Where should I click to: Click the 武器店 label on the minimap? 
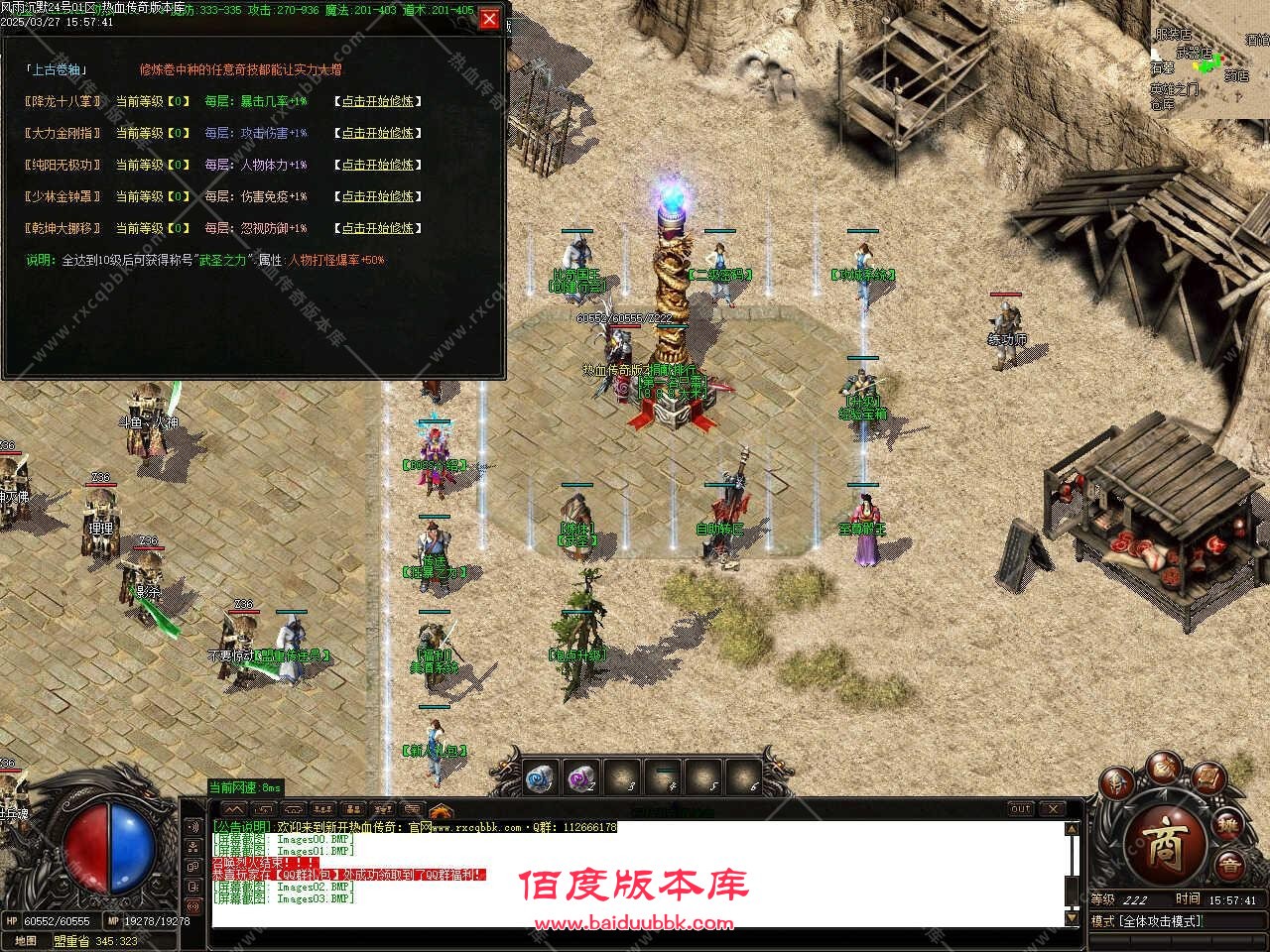coord(1195,53)
